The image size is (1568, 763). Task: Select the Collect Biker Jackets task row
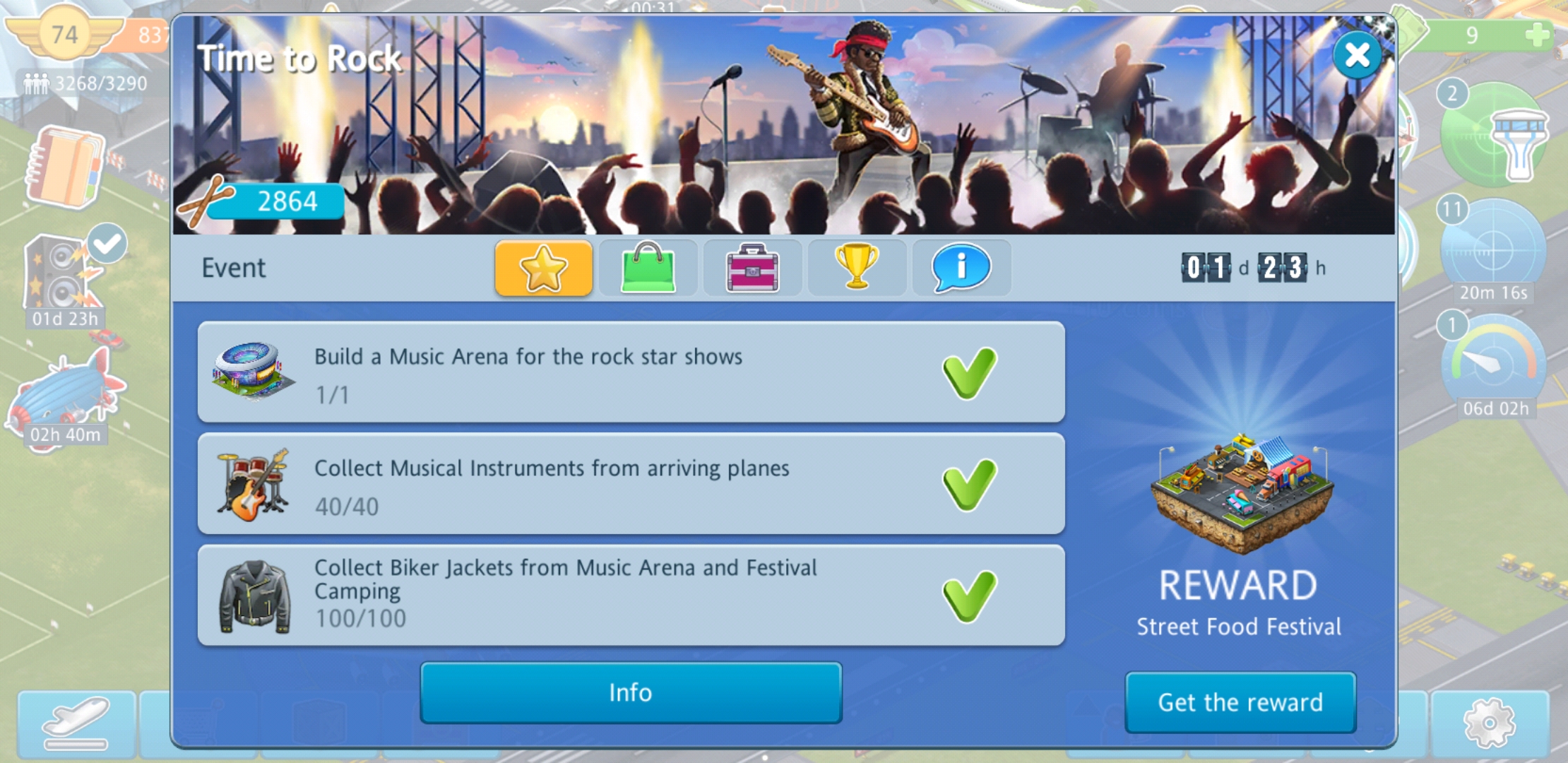click(x=631, y=596)
